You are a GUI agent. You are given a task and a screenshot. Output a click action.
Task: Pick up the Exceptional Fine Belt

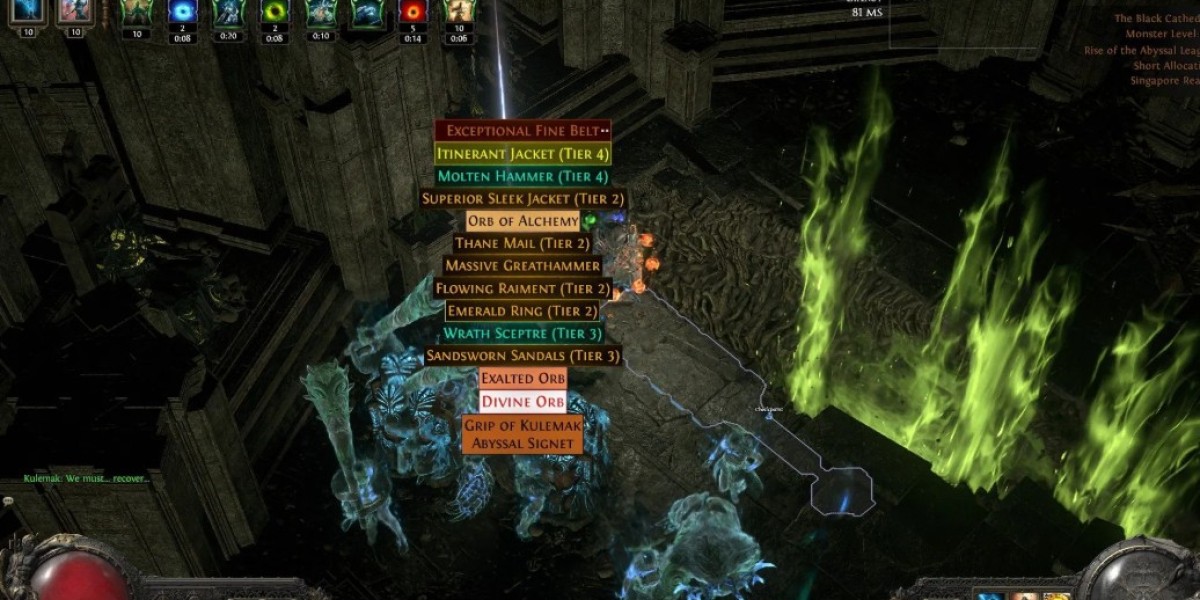(x=523, y=131)
